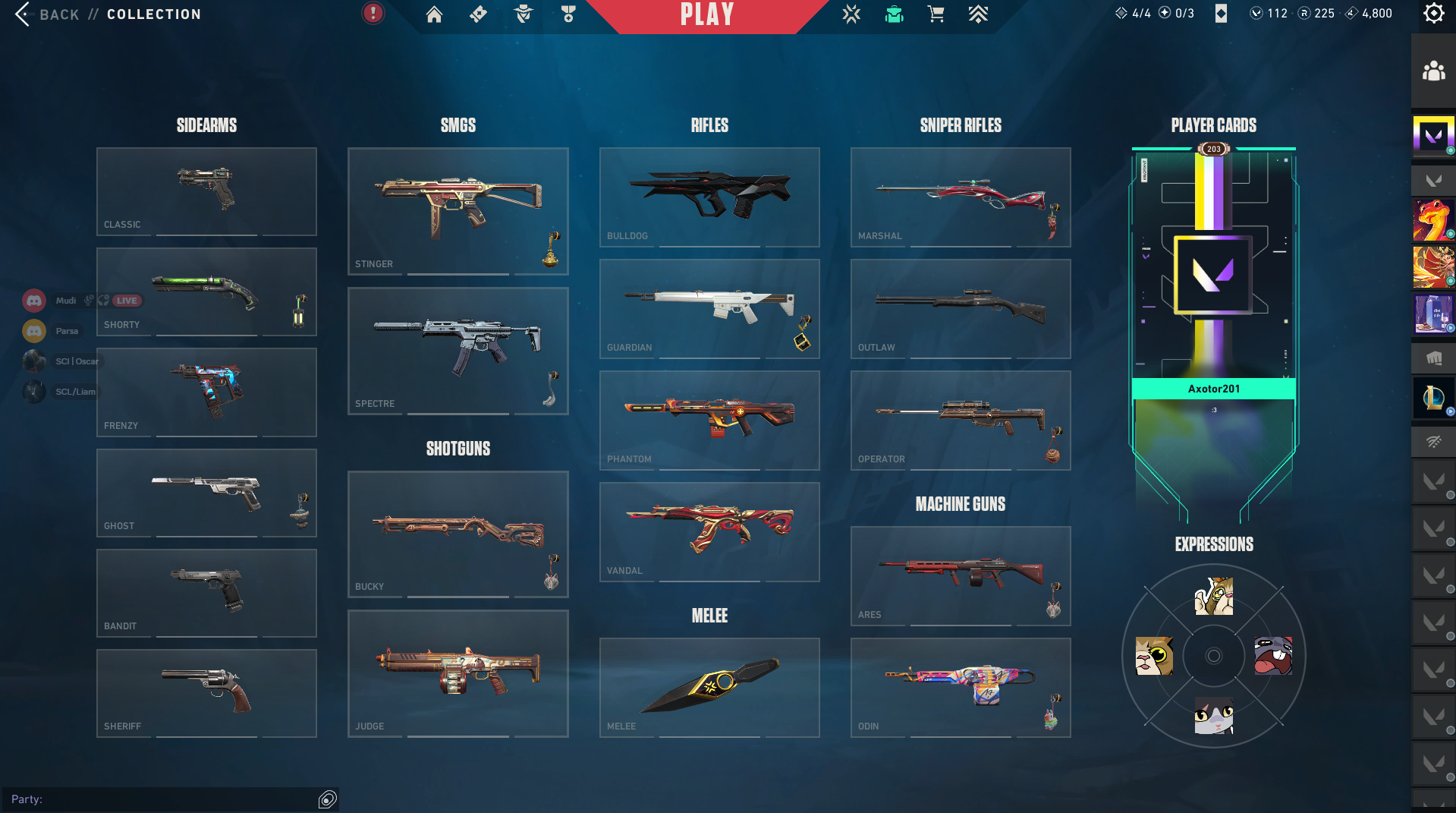This screenshot has width=1456, height=813.
Task: Open the Melee knife slot
Action: click(709, 687)
